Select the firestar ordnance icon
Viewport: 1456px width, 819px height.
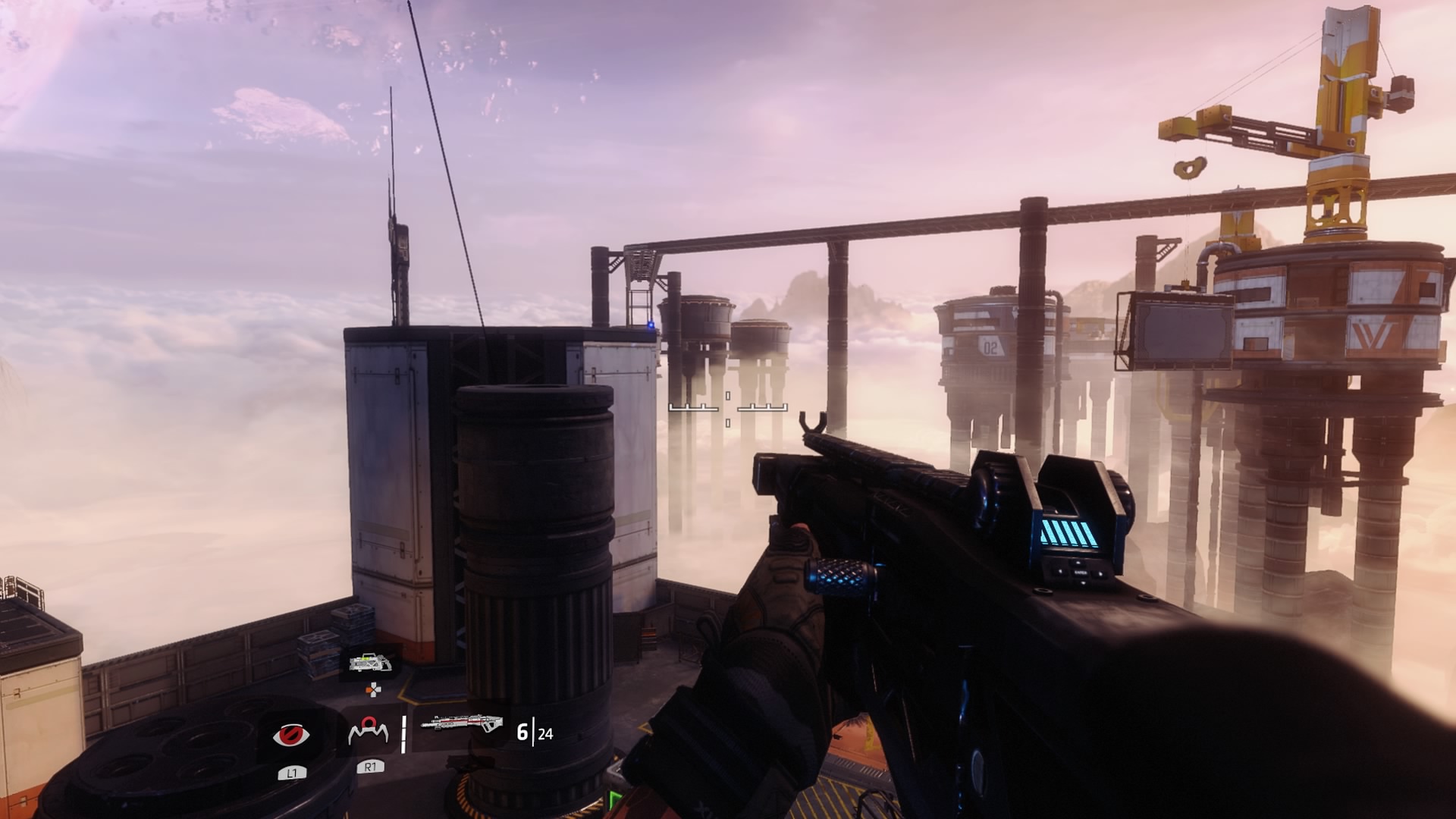coord(369,732)
